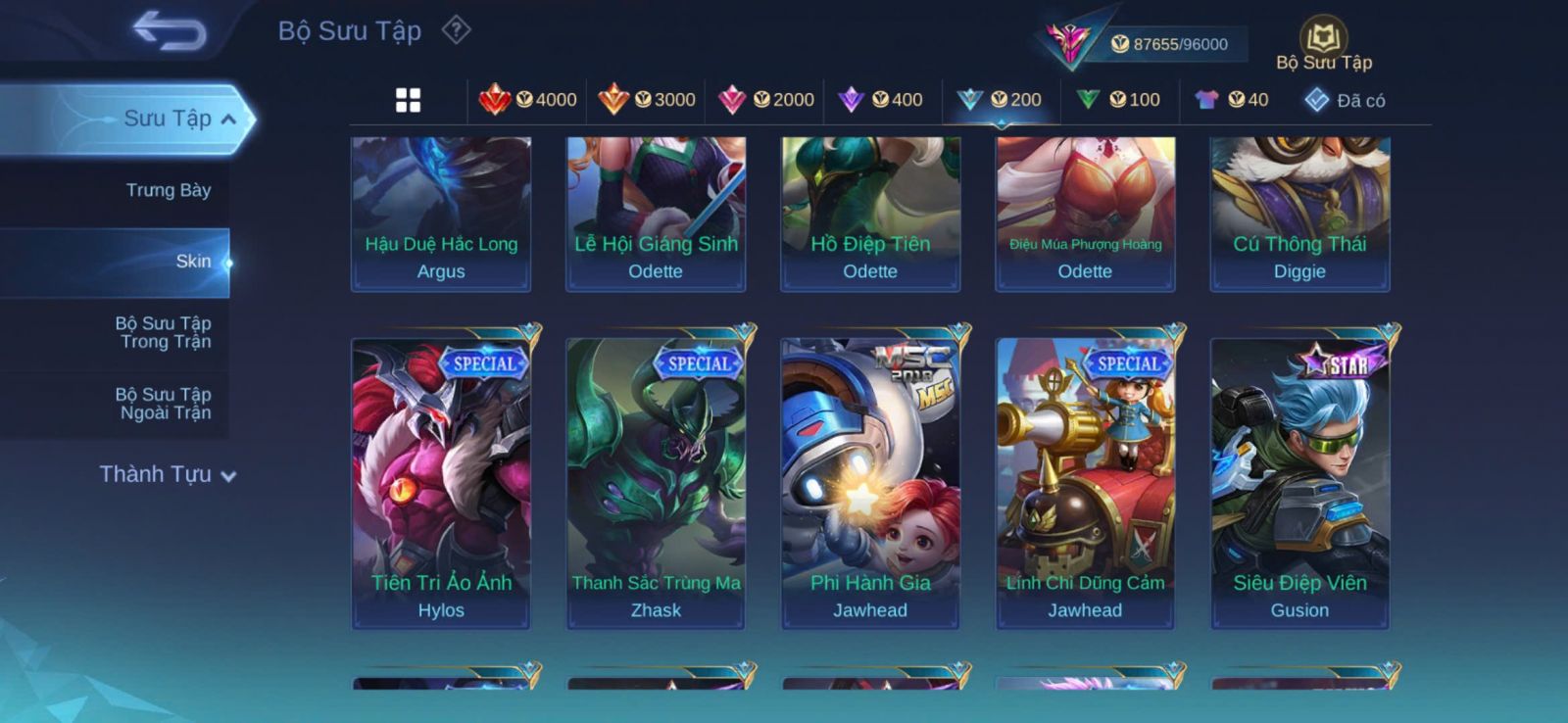1568x723 pixels.
Task: Open Bộ Sưu Tập Trong Trận
Action: pos(164,332)
